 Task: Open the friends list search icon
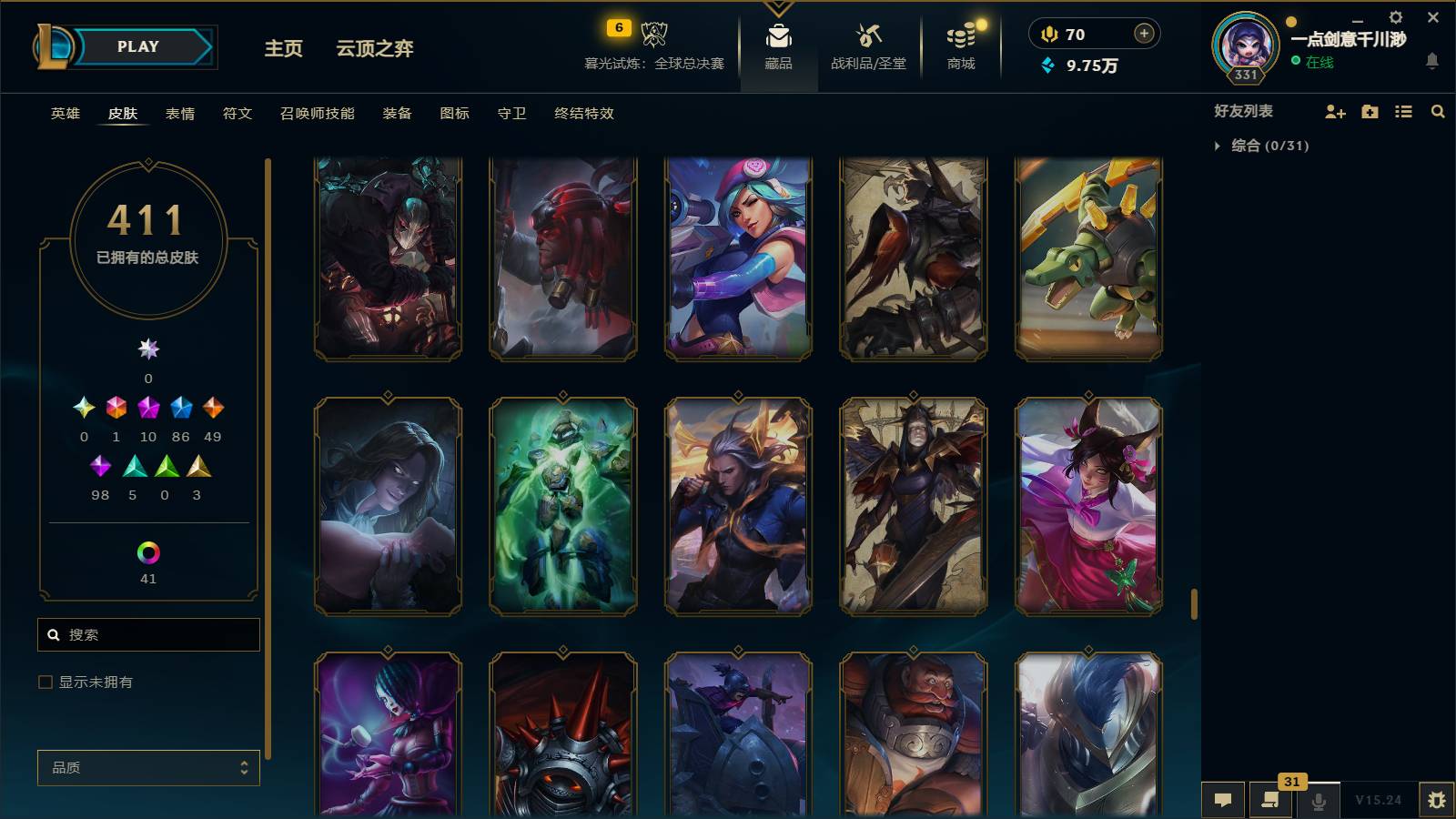pyautogui.click(x=1438, y=112)
